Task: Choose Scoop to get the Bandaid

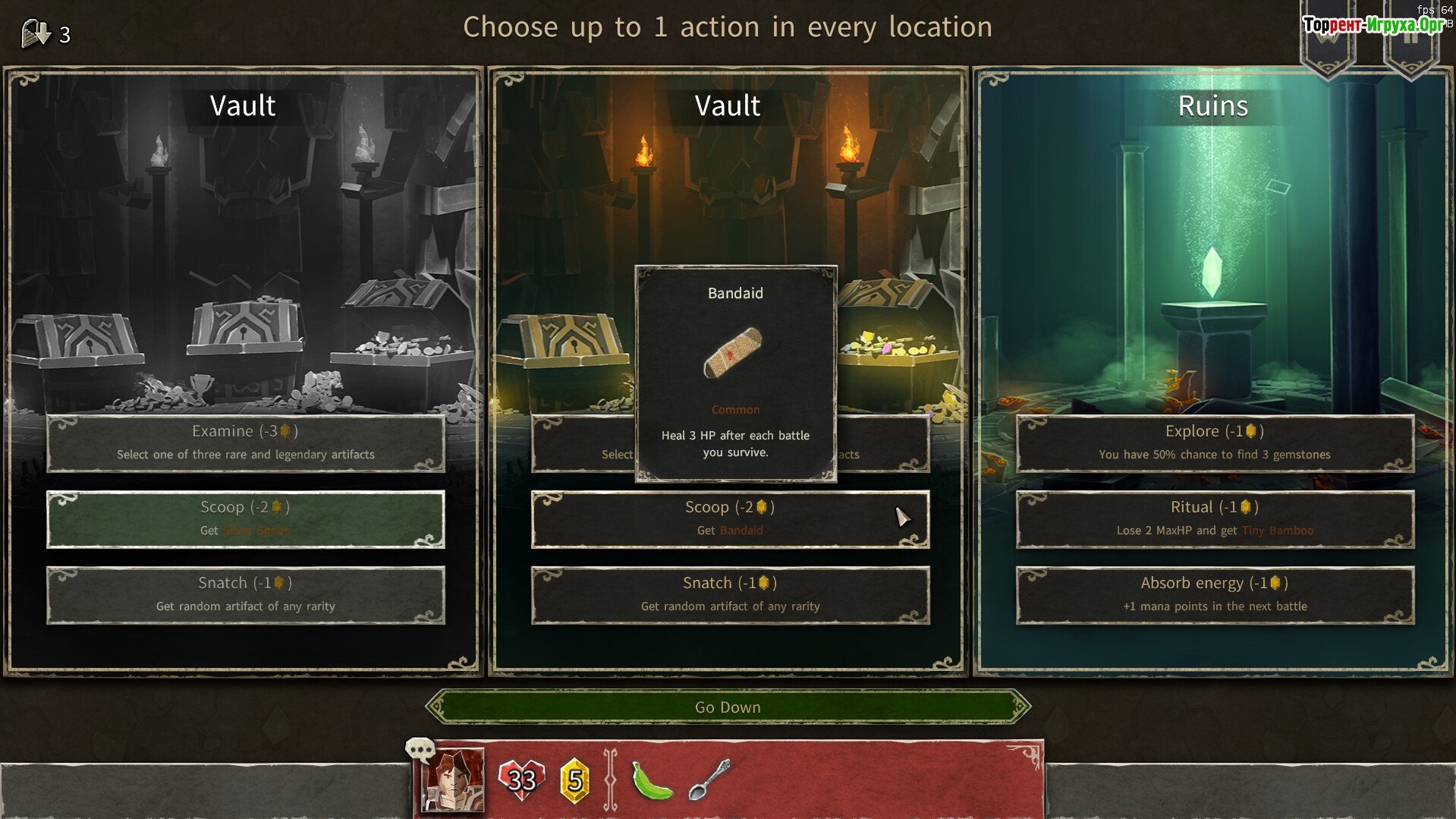Action: [x=730, y=519]
